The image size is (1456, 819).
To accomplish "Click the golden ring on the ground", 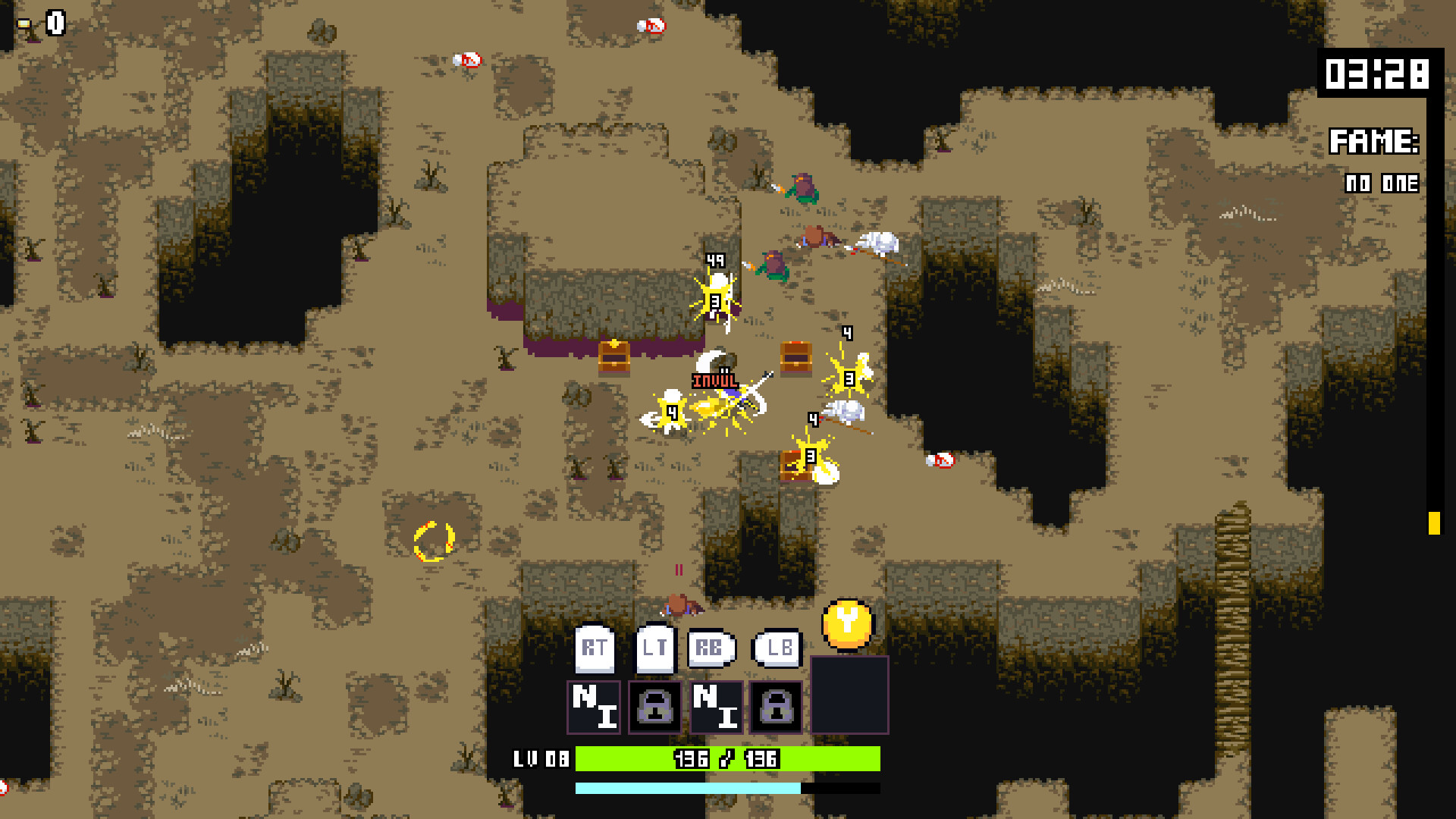I will [435, 541].
